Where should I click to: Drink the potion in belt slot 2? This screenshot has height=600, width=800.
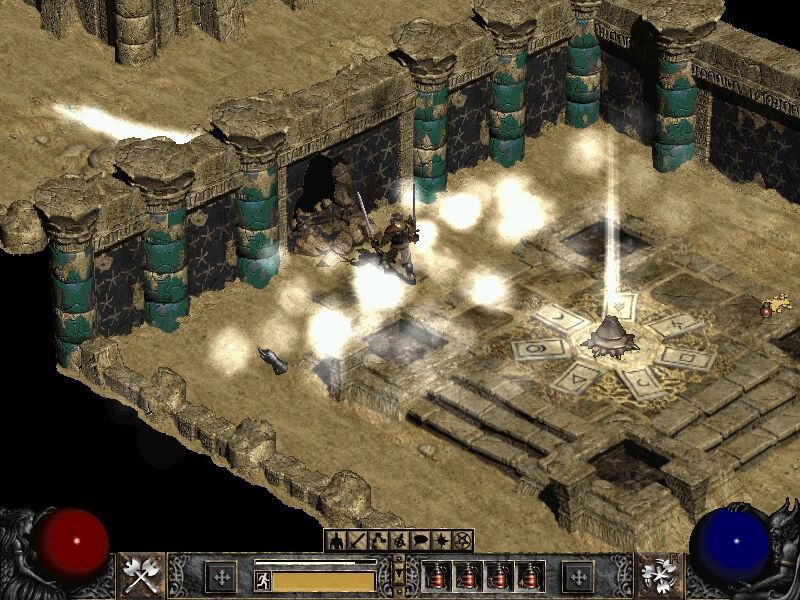click(x=468, y=576)
